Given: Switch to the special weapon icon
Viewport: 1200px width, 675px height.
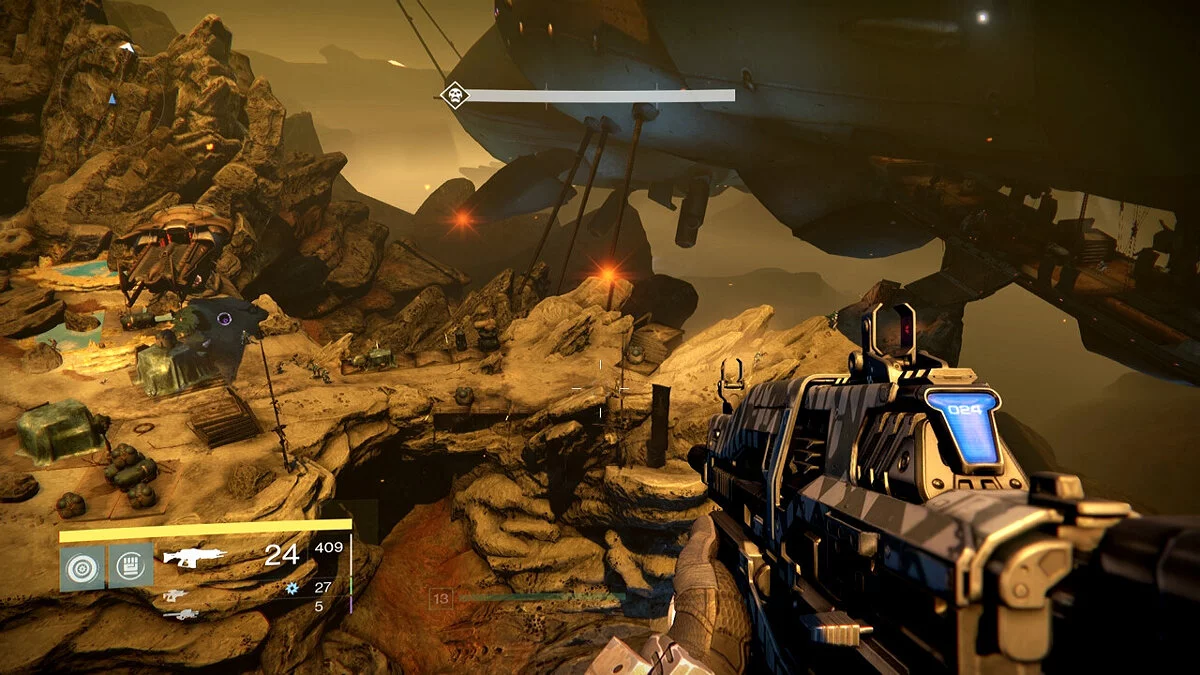Looking at the screenshot, I should pos(175,596).
